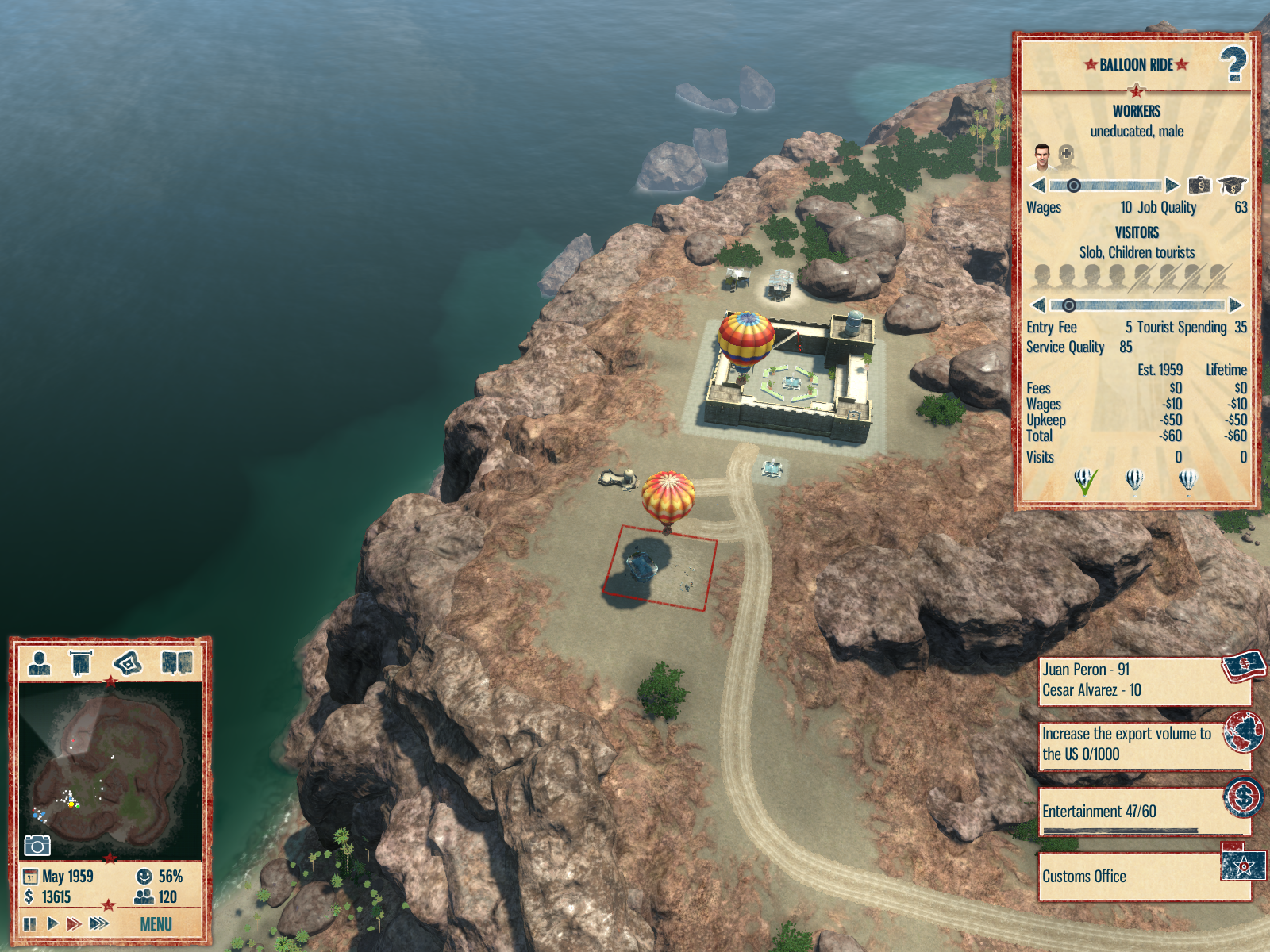Image resolution: width=1270 pixels, height=952 pixels.
Task: Raise the entry fee with right arrow
Action: 1235,305
